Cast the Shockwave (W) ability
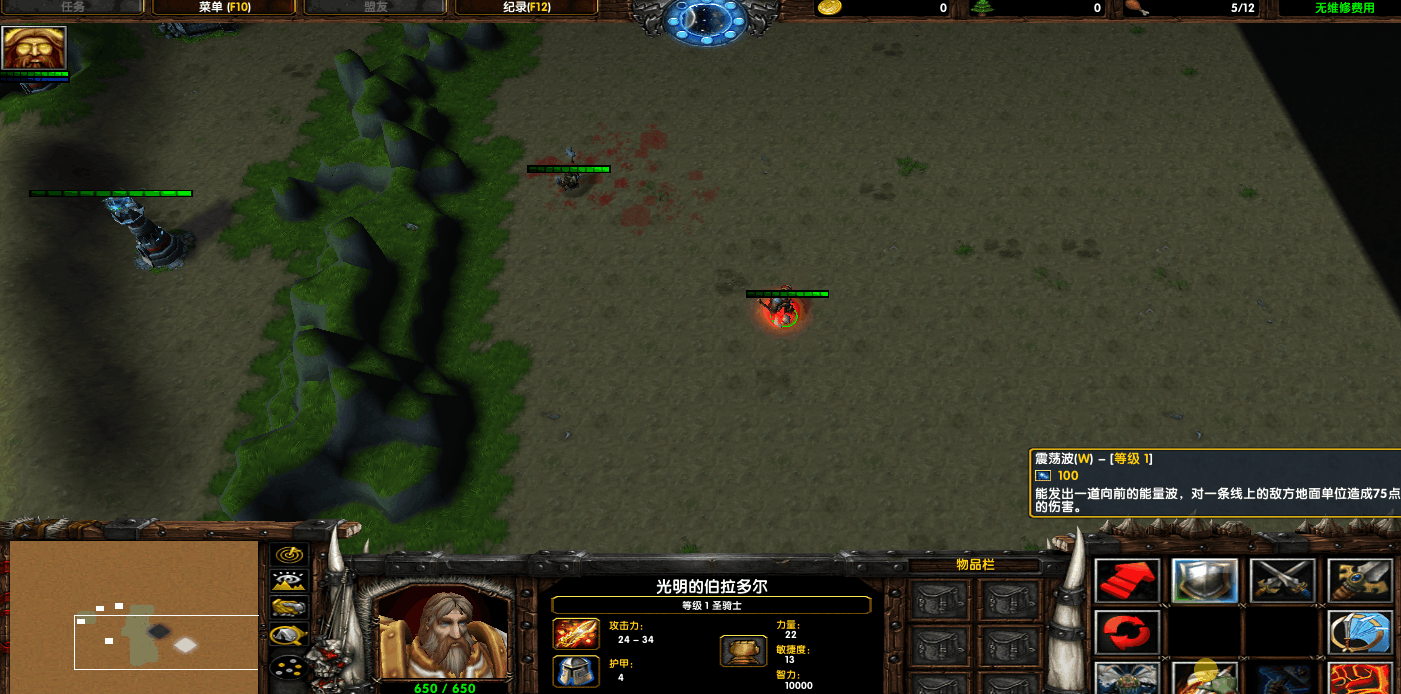This screenshot has width=1401, height=694. (x=1204, y=678)
